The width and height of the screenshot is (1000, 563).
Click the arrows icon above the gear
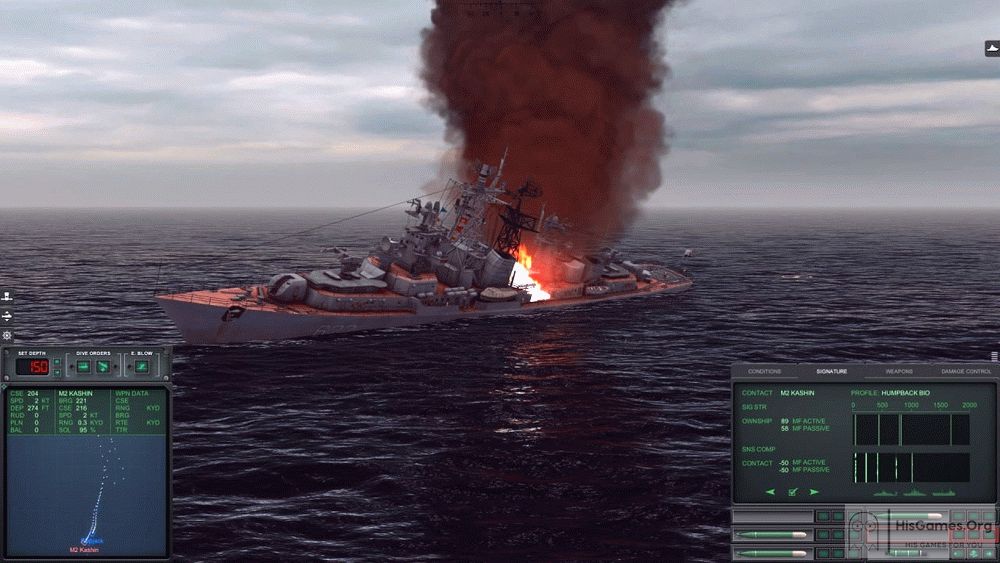click(x=7, y=316)
